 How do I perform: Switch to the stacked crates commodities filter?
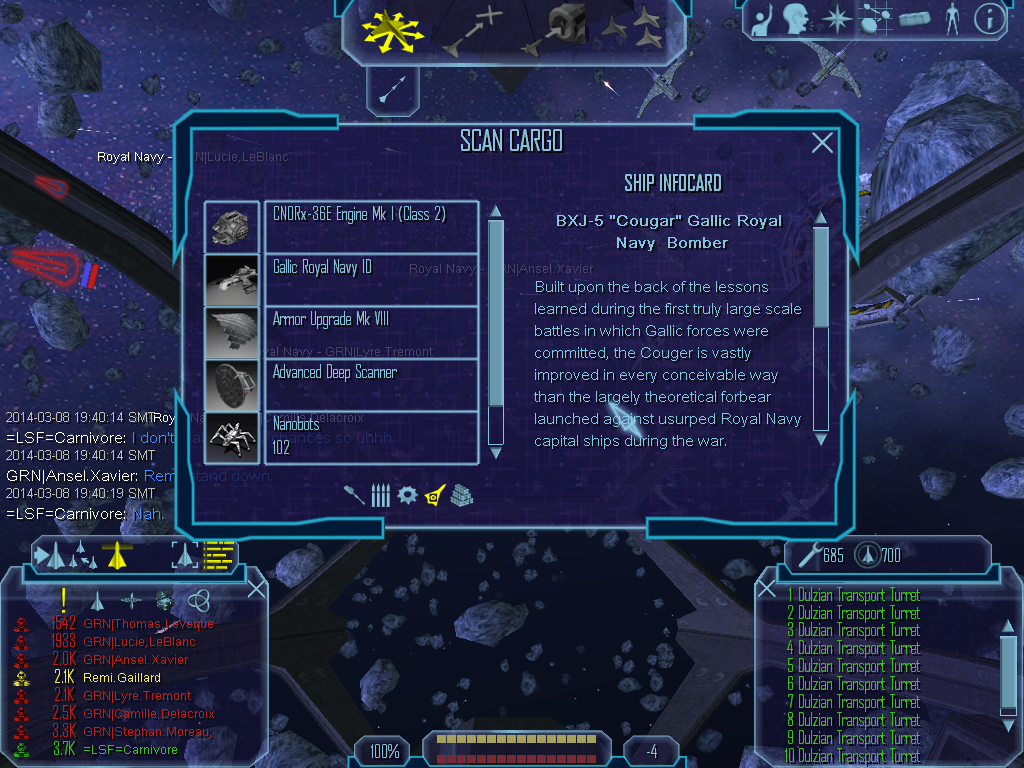click(x=461, y=495)
